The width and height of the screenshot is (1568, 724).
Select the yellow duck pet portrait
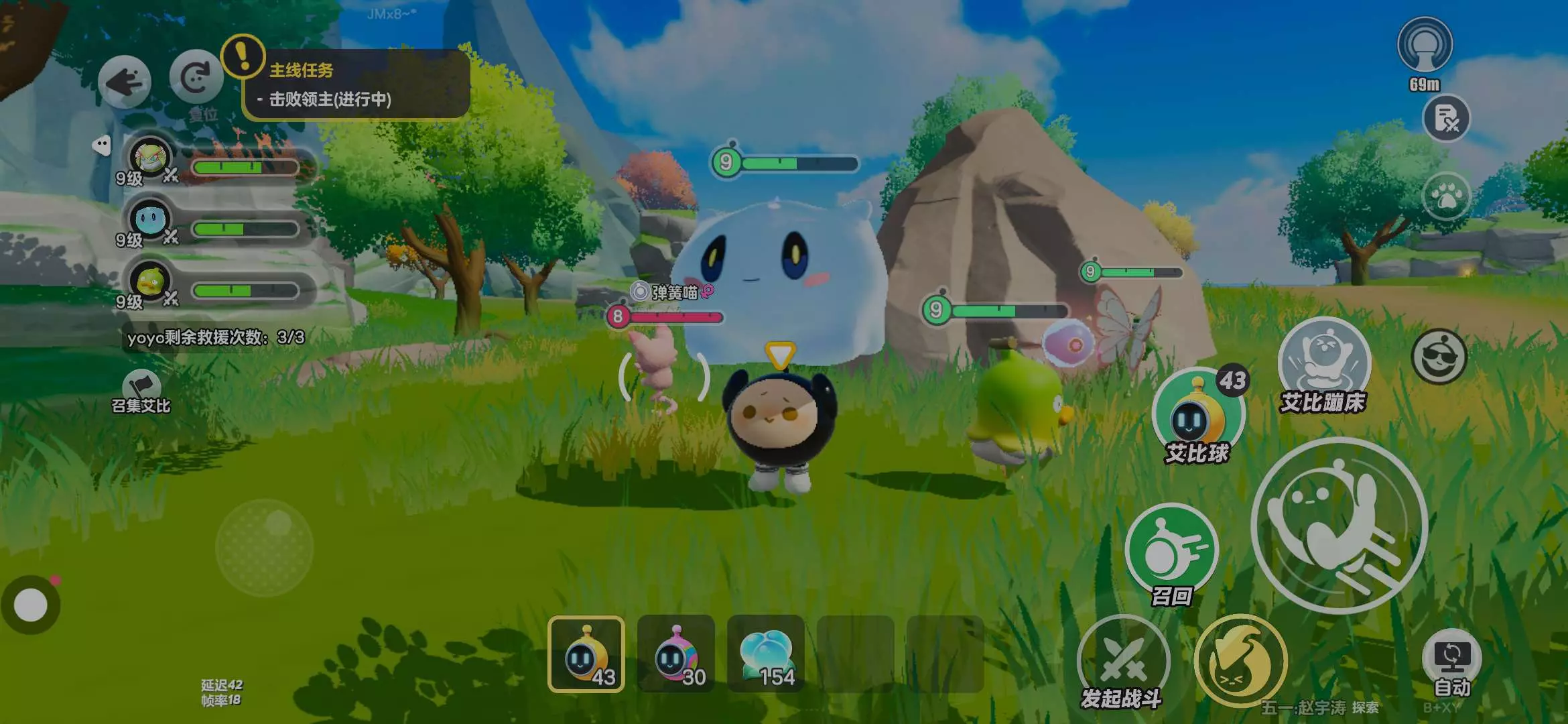pyautogui.click(x=150, y=282)
